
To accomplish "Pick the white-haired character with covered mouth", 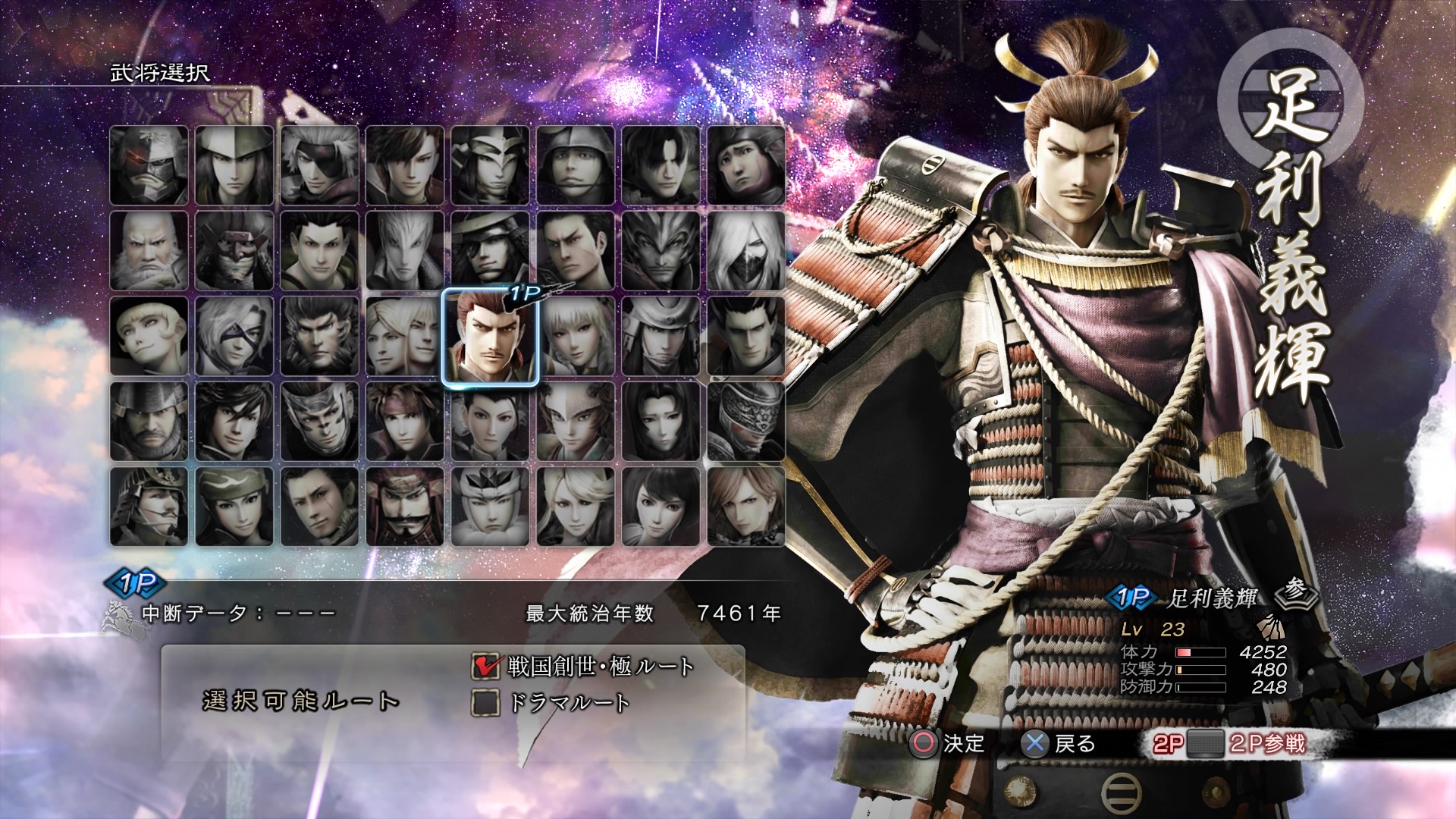I will 746,251.
